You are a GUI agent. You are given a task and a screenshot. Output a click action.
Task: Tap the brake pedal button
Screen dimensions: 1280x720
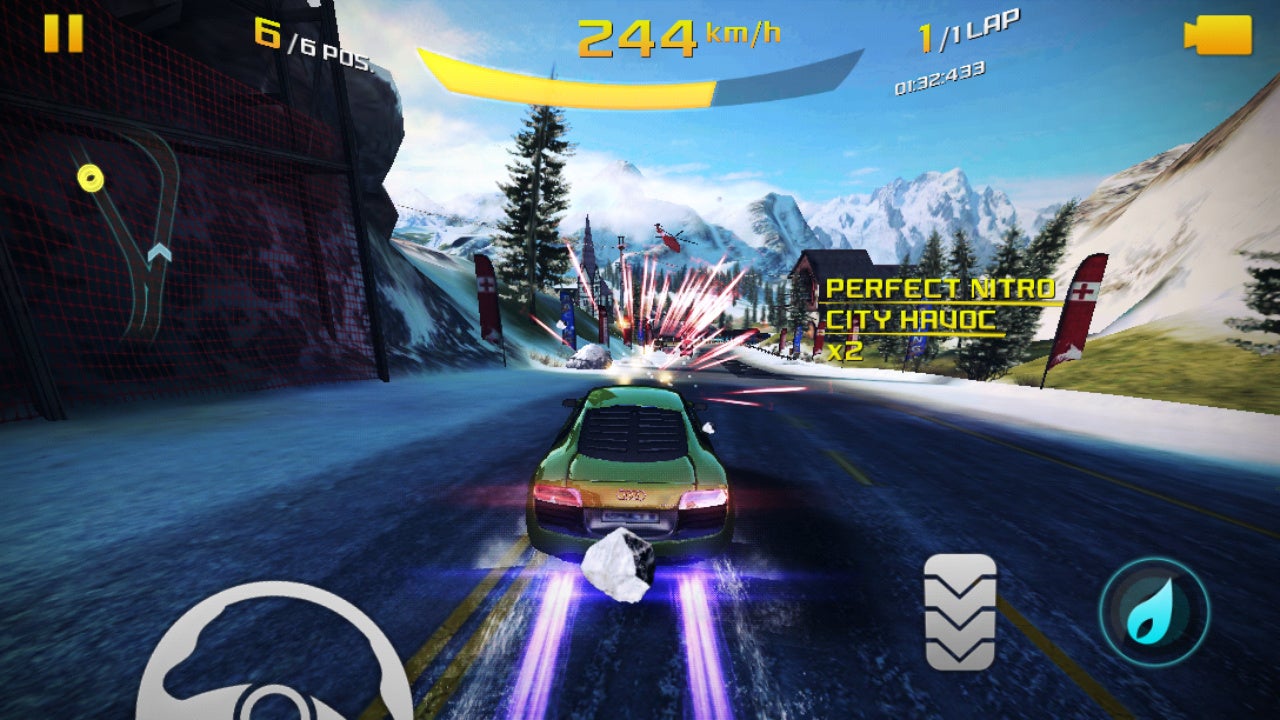tap(960, 612)
